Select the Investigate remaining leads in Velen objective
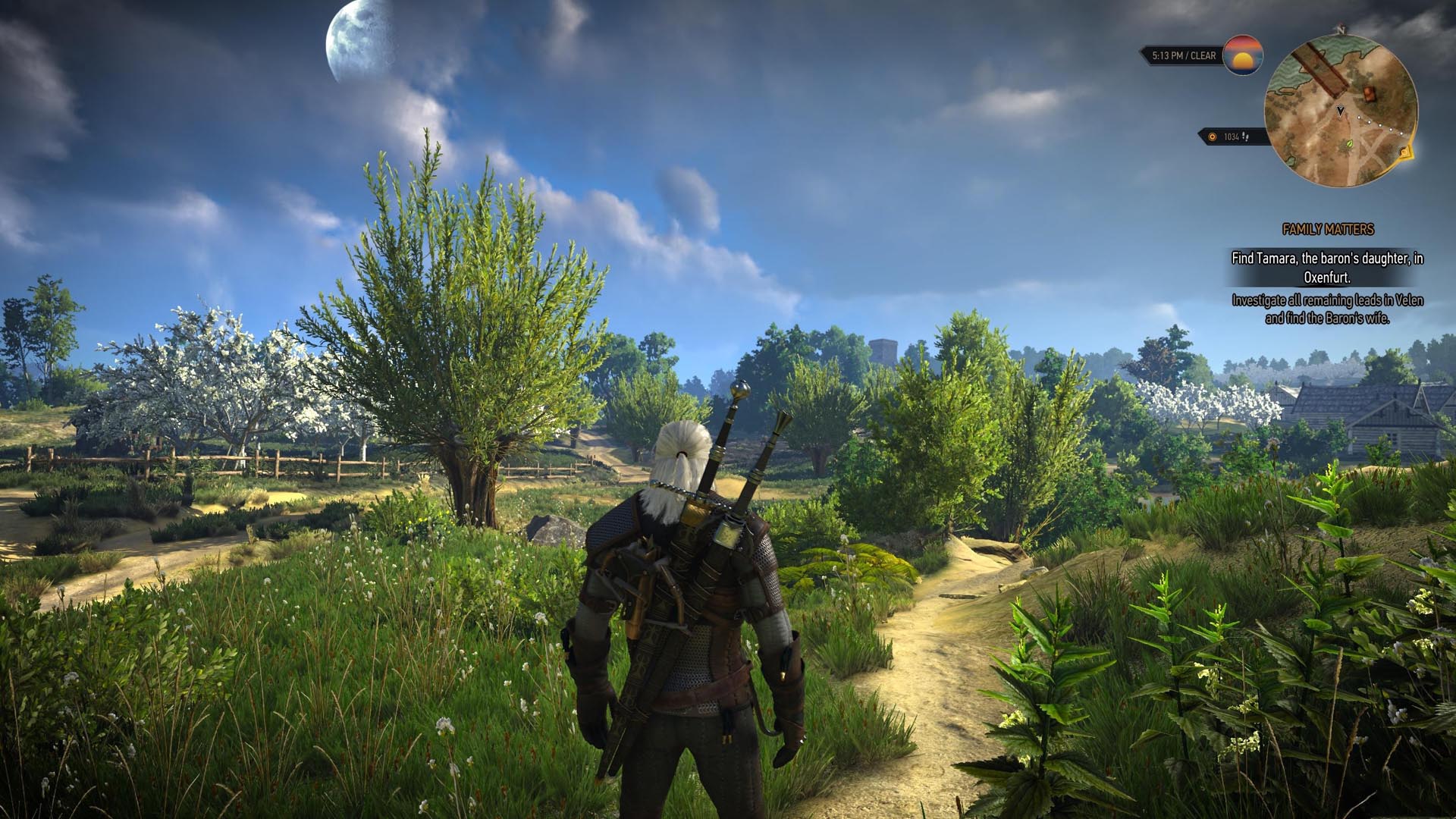 tap(1327, 309)
